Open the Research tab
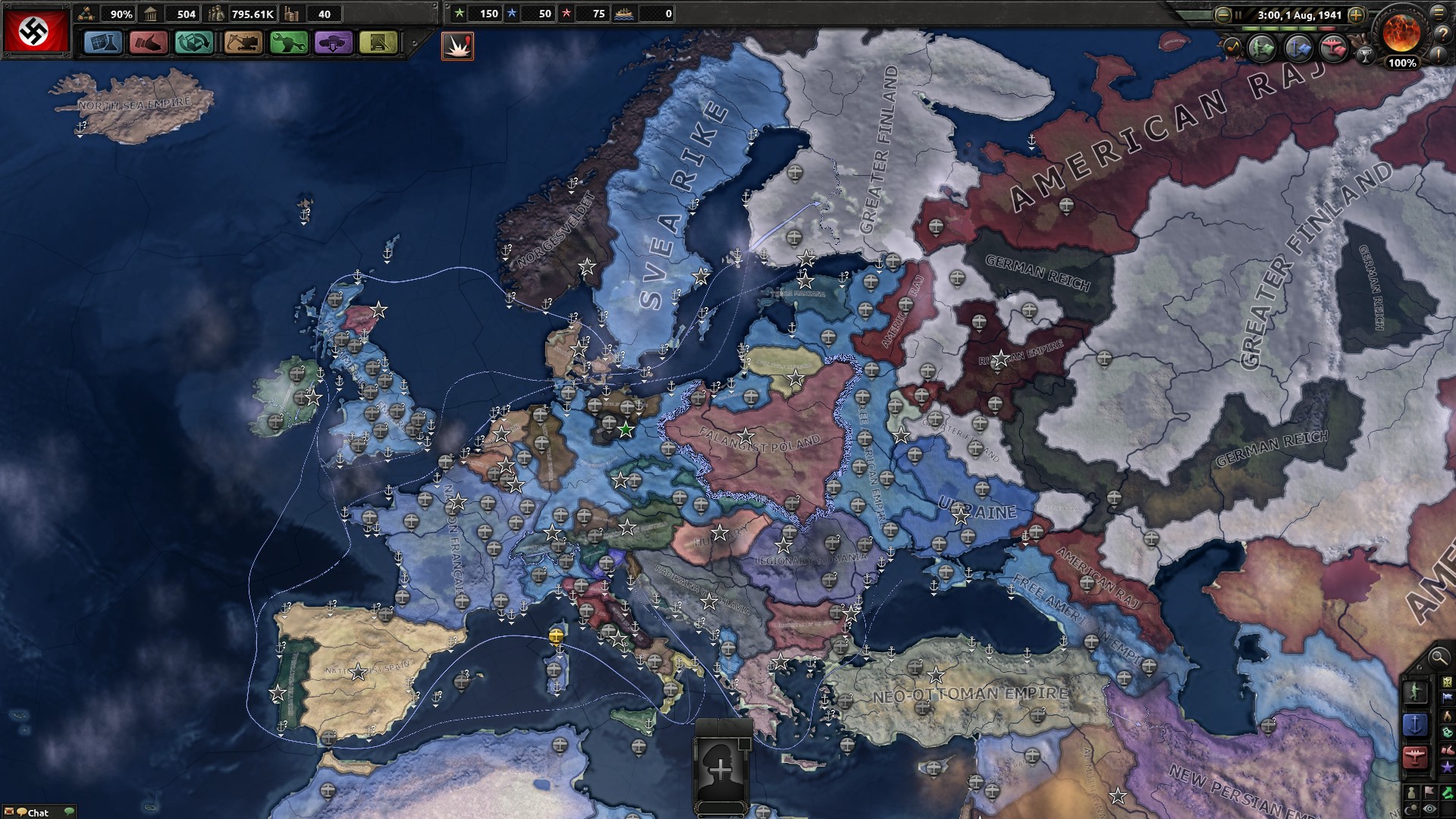This screenshot has height=819, width=1456. pos(104,42)
